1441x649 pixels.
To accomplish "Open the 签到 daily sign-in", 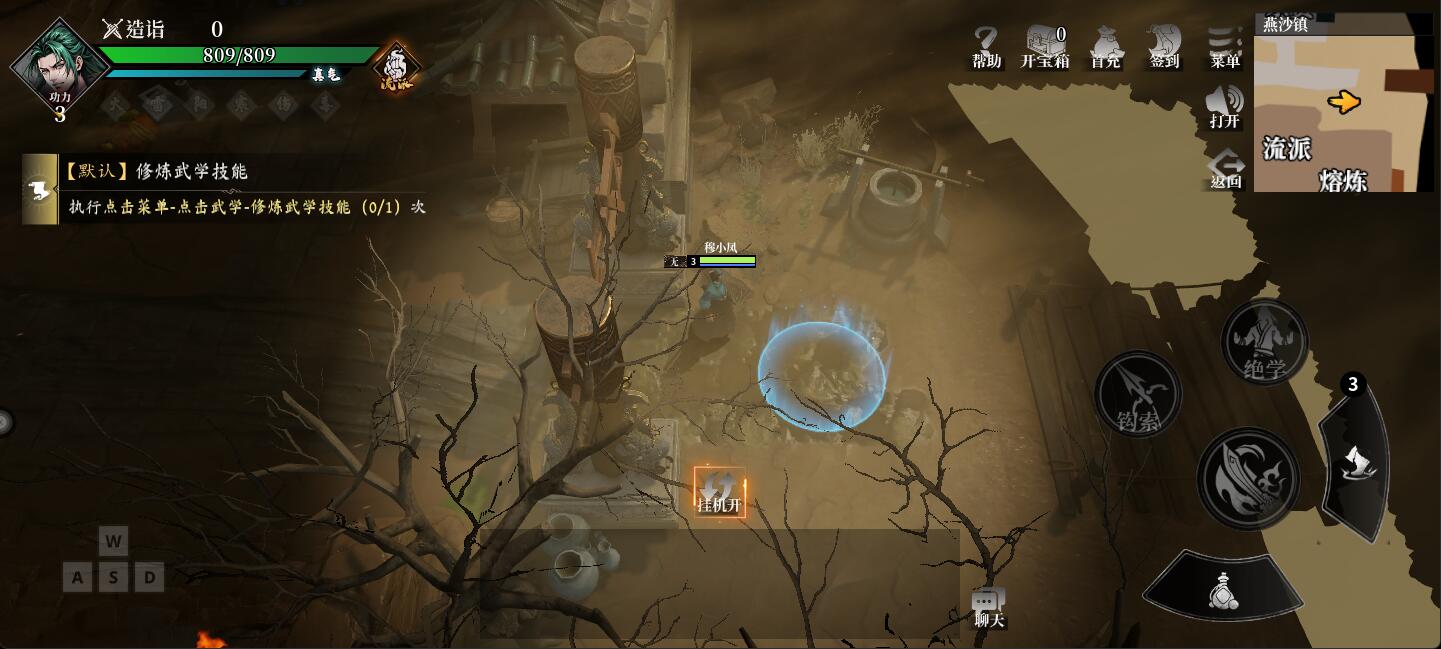I will 1164,47.
